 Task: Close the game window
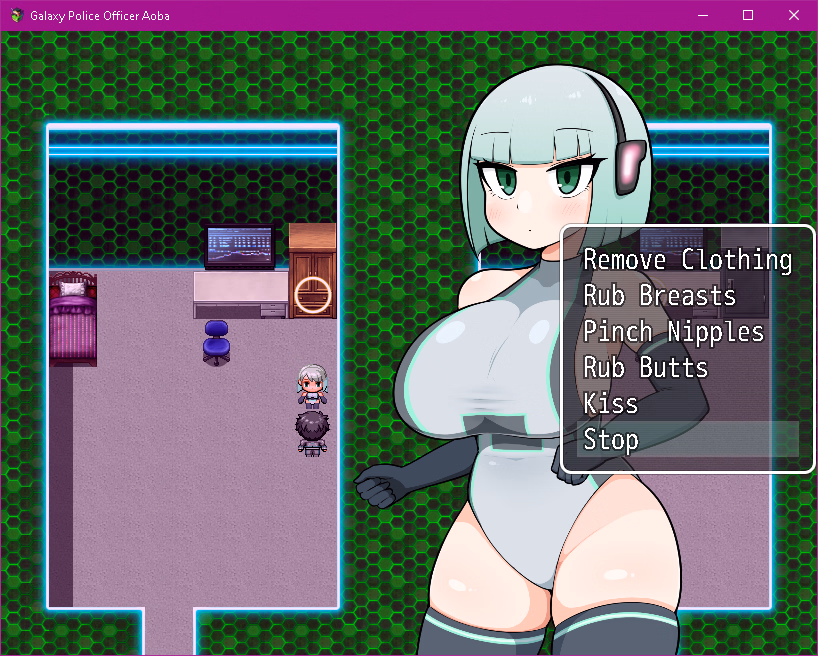[x=794, y=15]
